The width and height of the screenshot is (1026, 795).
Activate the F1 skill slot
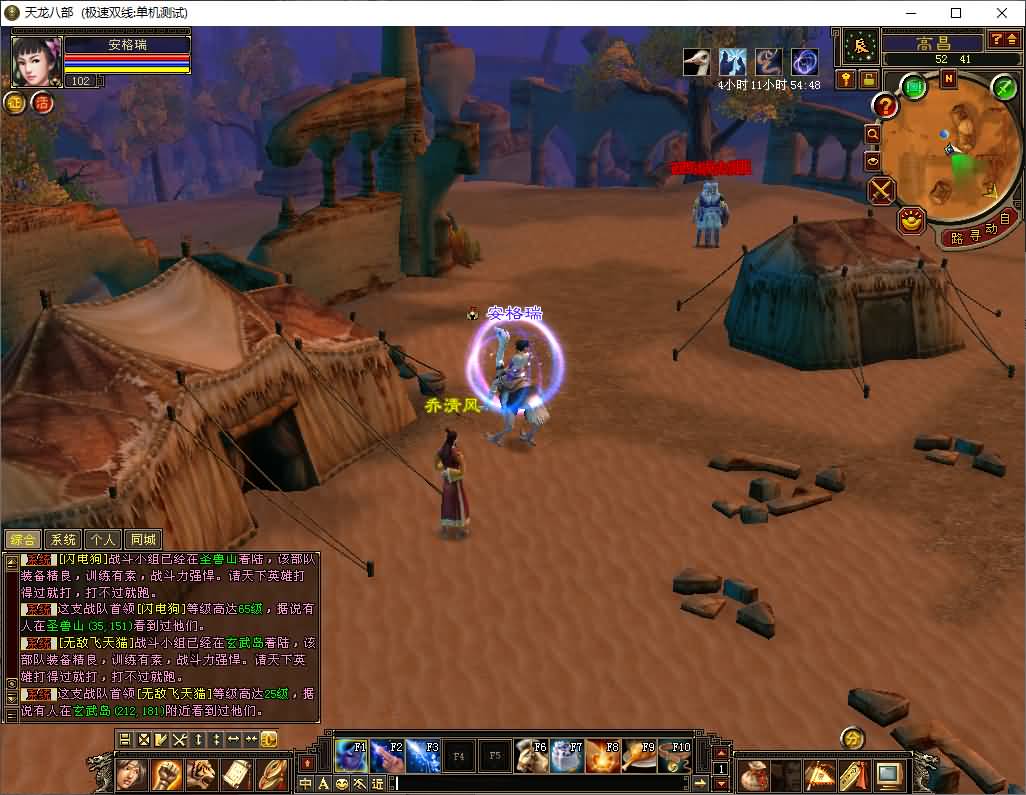(351, 756)
